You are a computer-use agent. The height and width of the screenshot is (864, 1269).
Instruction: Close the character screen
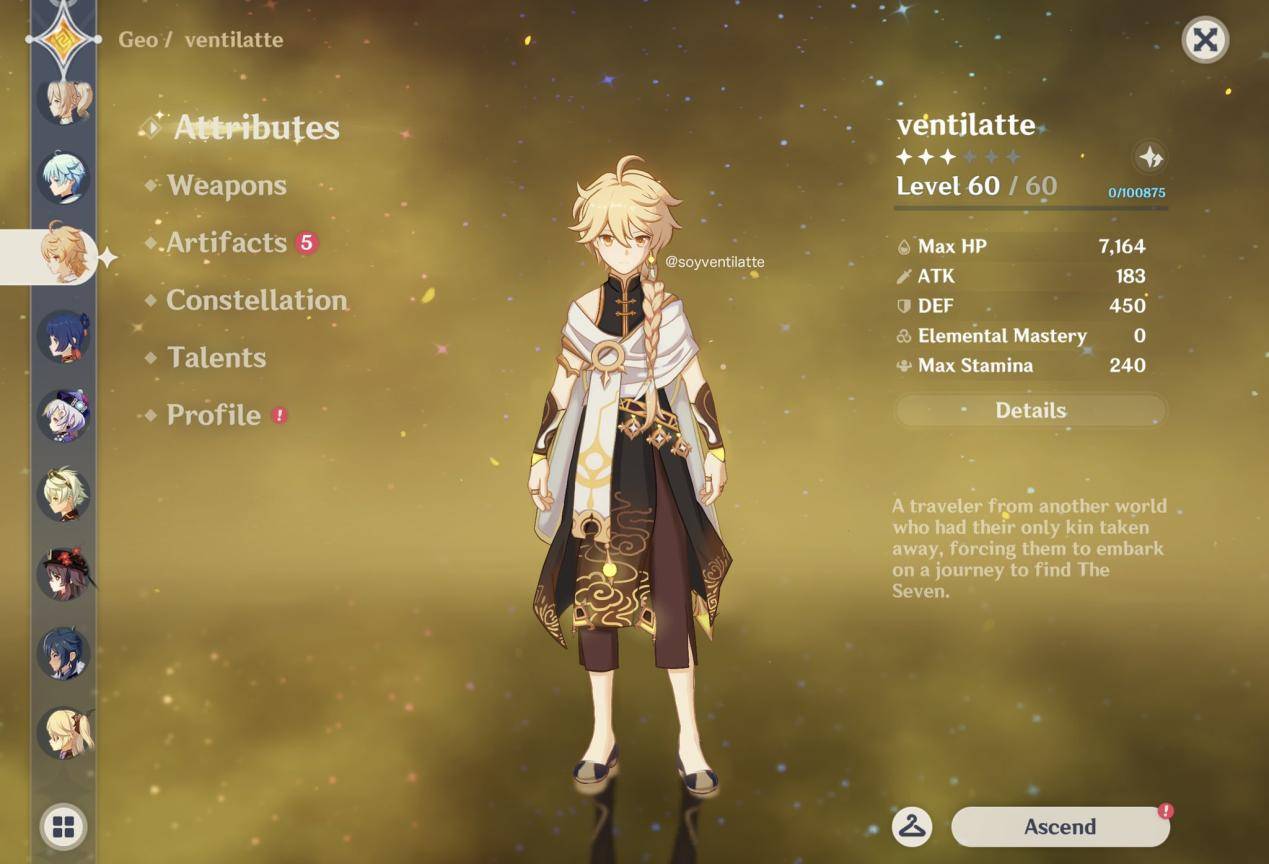pyautogui.click(x=1205, y=40)
